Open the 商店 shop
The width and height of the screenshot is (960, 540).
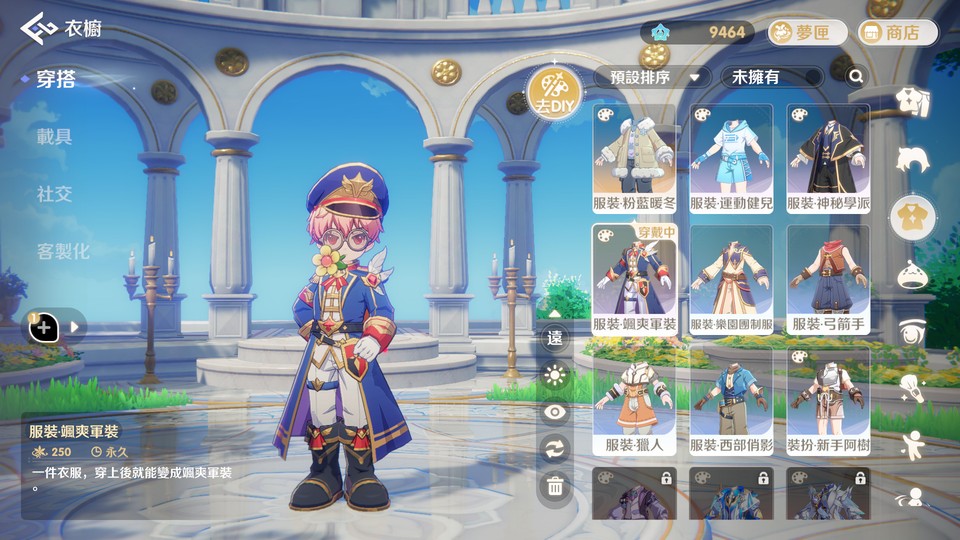[898, 33]
